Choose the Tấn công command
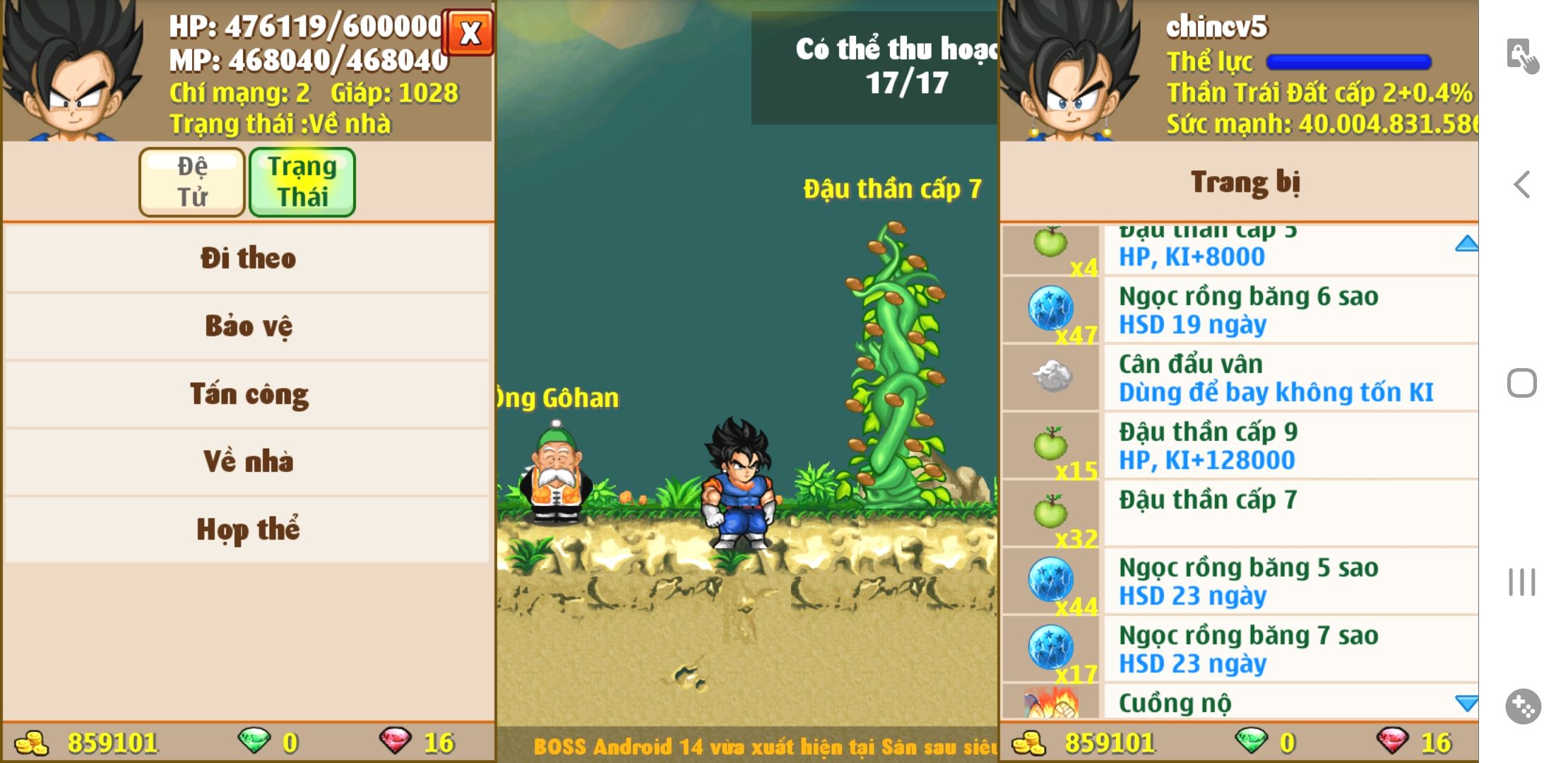 point(247,394)
